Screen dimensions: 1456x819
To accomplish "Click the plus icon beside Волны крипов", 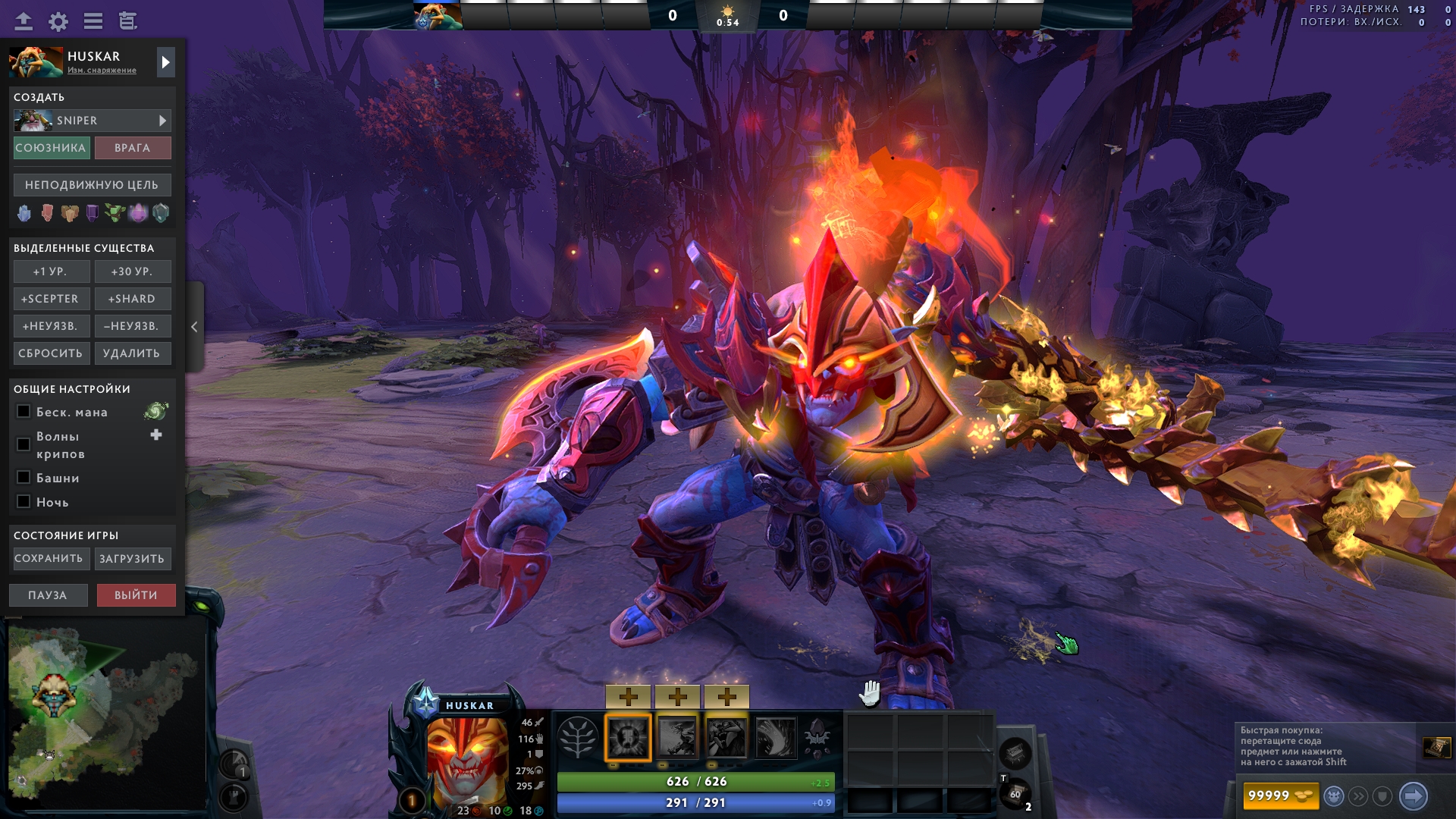I will point(155,435).
